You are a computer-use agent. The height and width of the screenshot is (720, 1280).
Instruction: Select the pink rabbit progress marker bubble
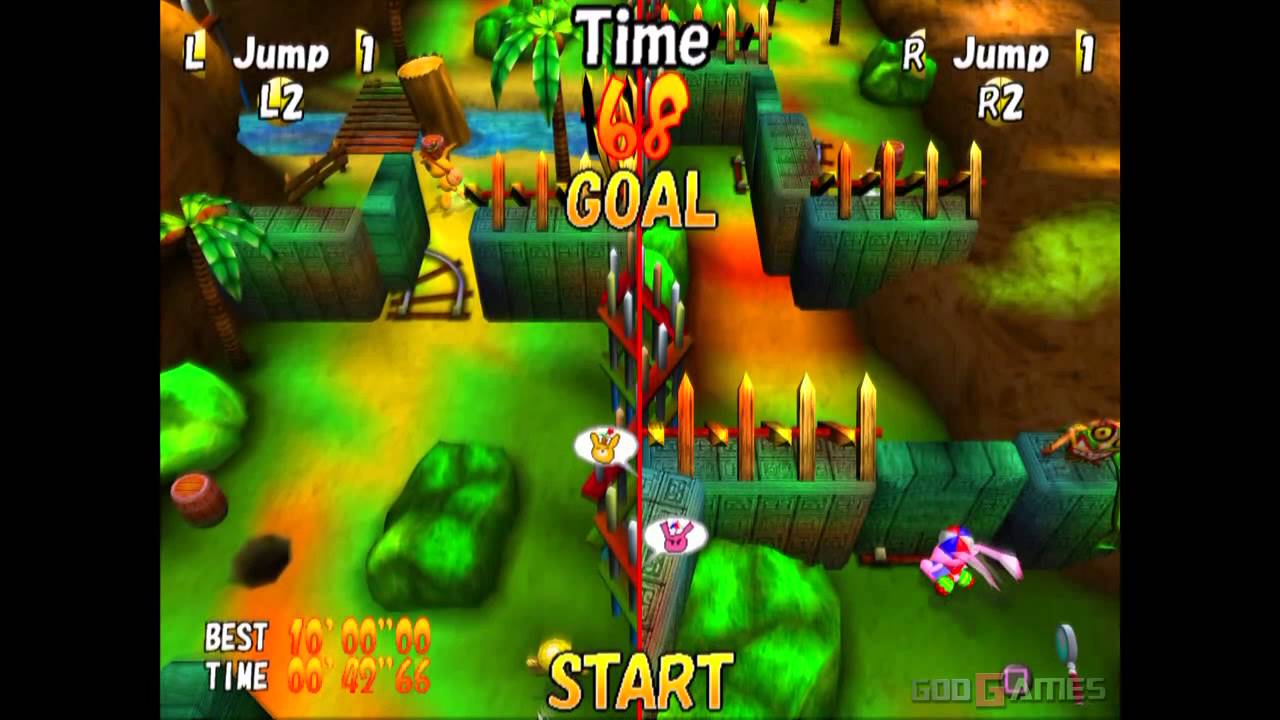pos(675,537)
